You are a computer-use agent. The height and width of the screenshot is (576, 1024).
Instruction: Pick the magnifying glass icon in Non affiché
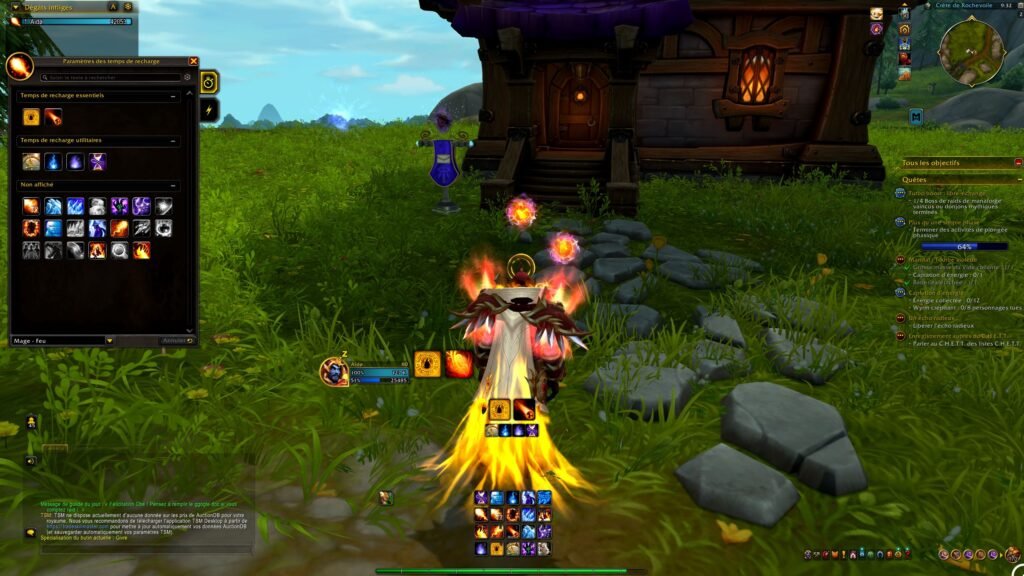coord(119,250)
